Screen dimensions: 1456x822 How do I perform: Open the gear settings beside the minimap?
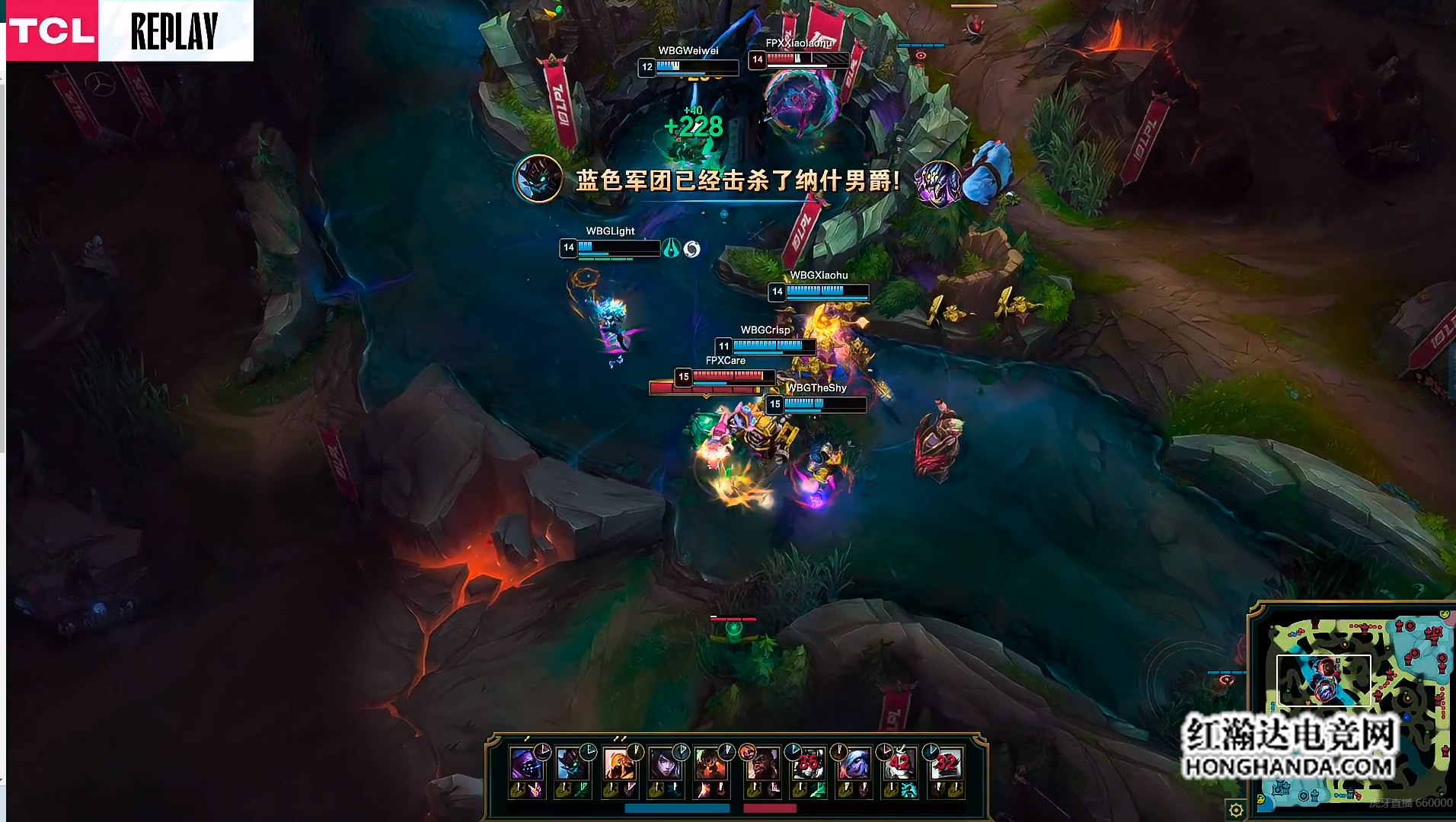1236,810
